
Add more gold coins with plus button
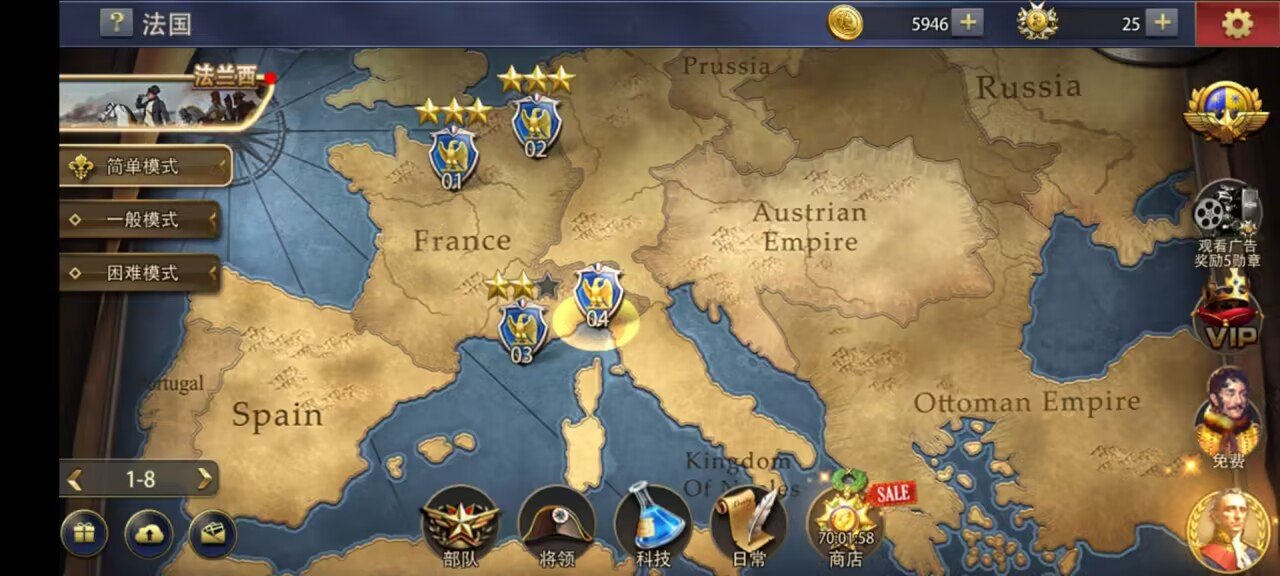[x=967, y=22]
